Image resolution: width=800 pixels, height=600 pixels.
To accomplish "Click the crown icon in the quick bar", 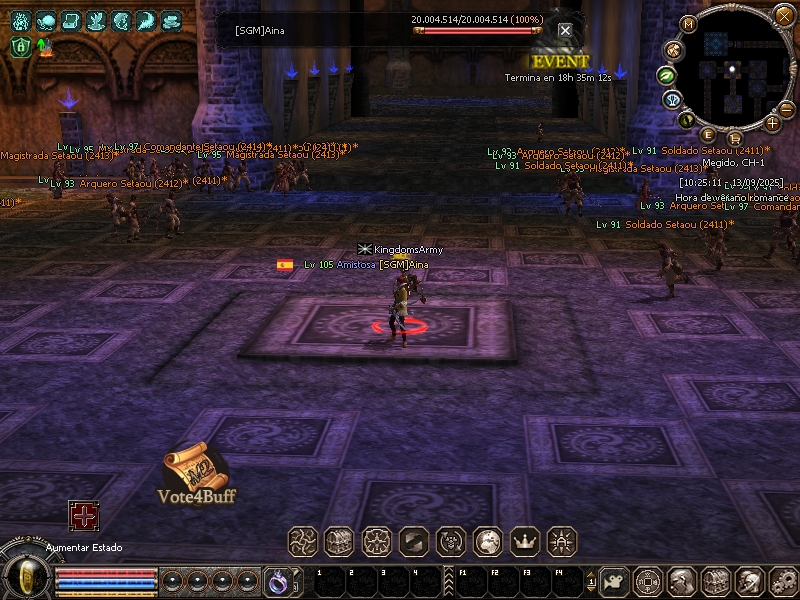I will tap(525, 541).
